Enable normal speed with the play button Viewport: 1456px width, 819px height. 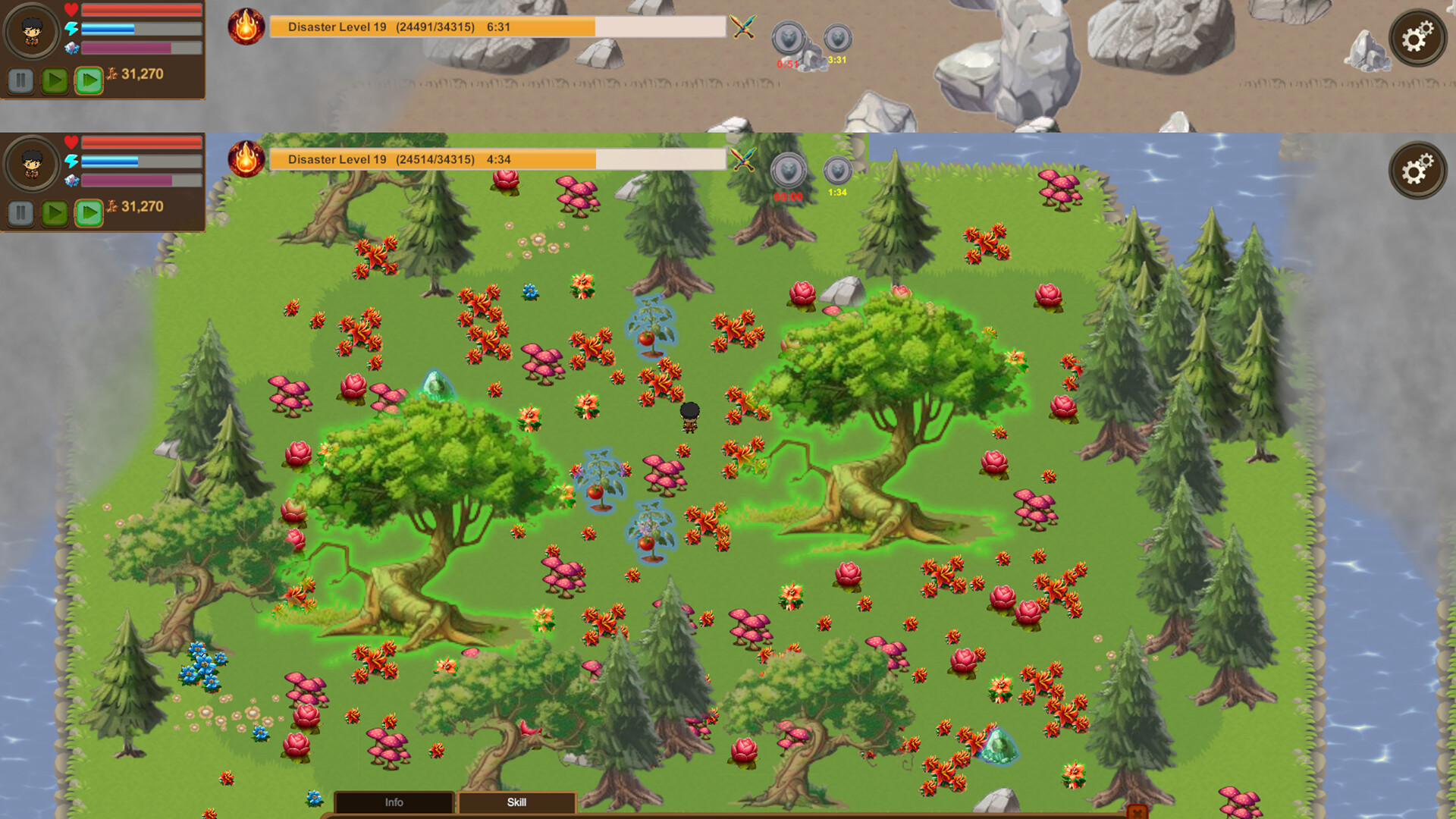53,214
